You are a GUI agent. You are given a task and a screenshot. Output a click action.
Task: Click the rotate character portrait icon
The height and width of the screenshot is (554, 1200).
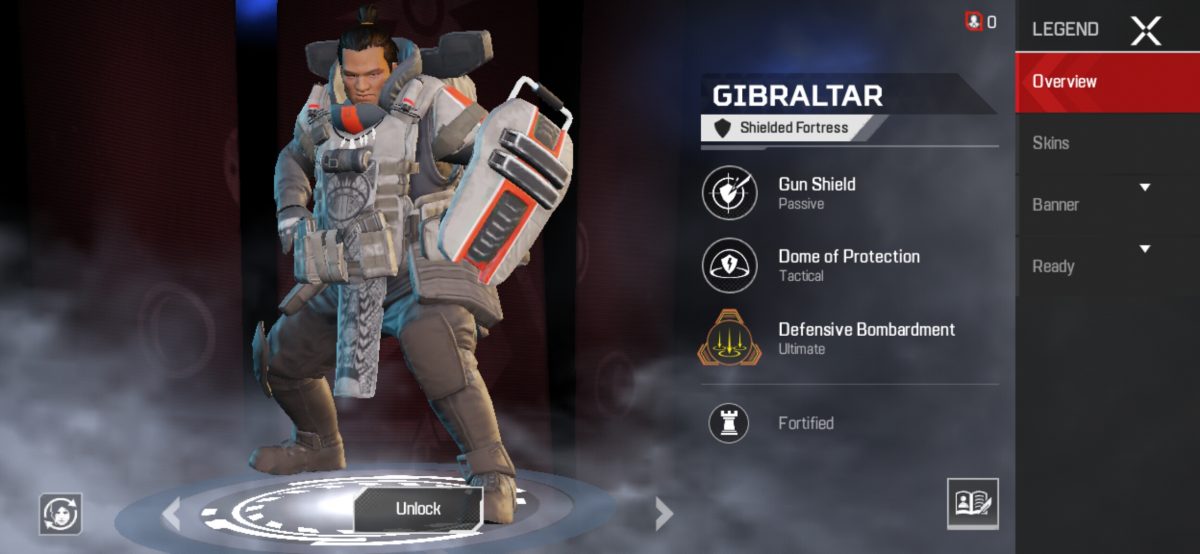click(x=61, y=514)
